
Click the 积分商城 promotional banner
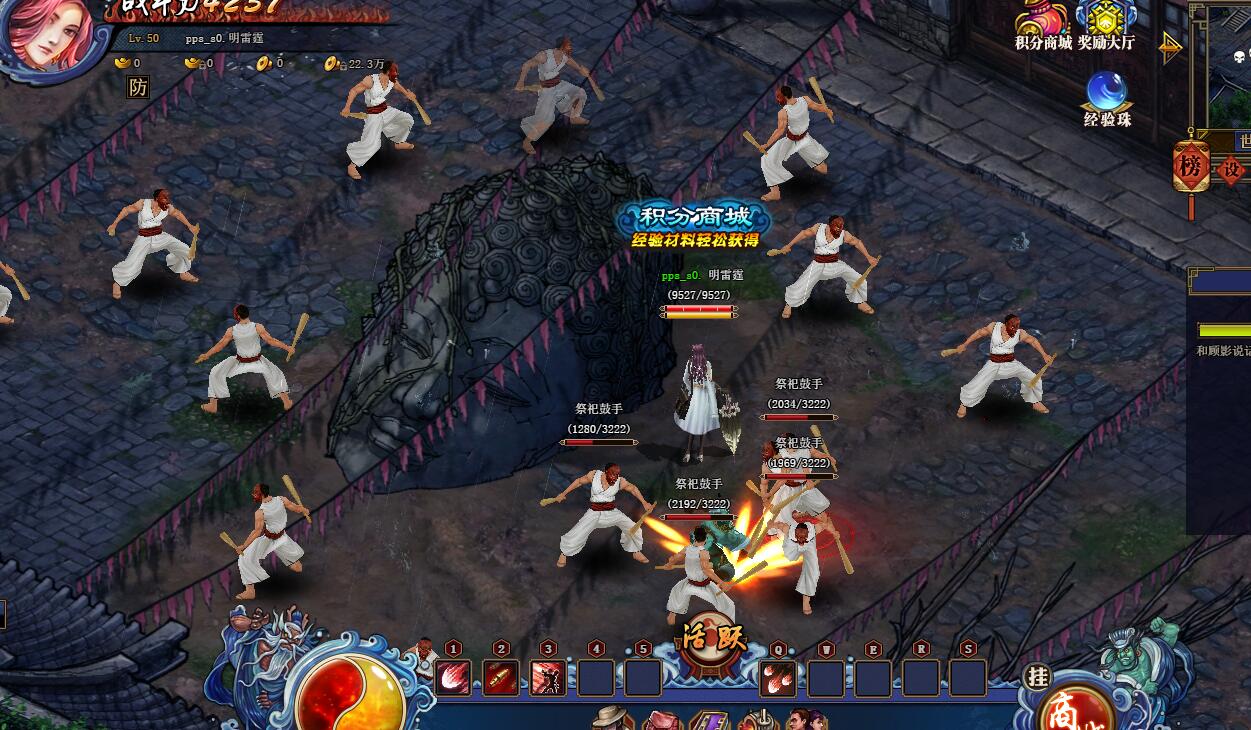694,225
